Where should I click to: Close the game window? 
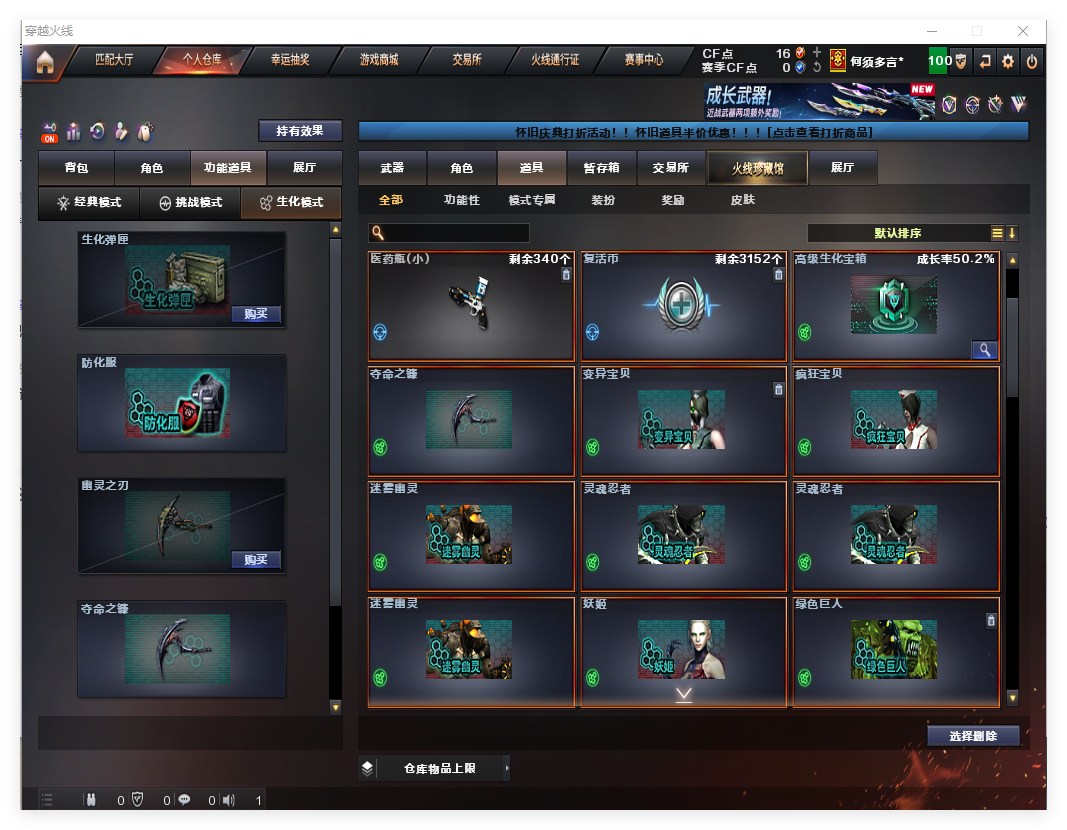[1023, 31]
